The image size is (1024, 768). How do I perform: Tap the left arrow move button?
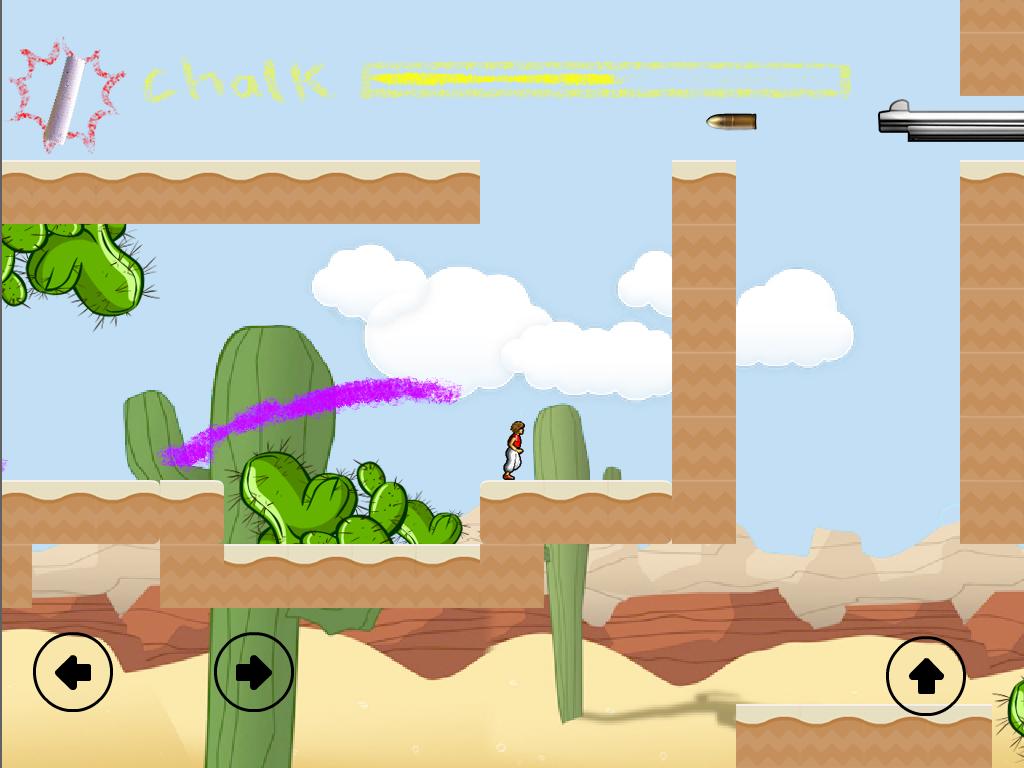pos(73,672)
